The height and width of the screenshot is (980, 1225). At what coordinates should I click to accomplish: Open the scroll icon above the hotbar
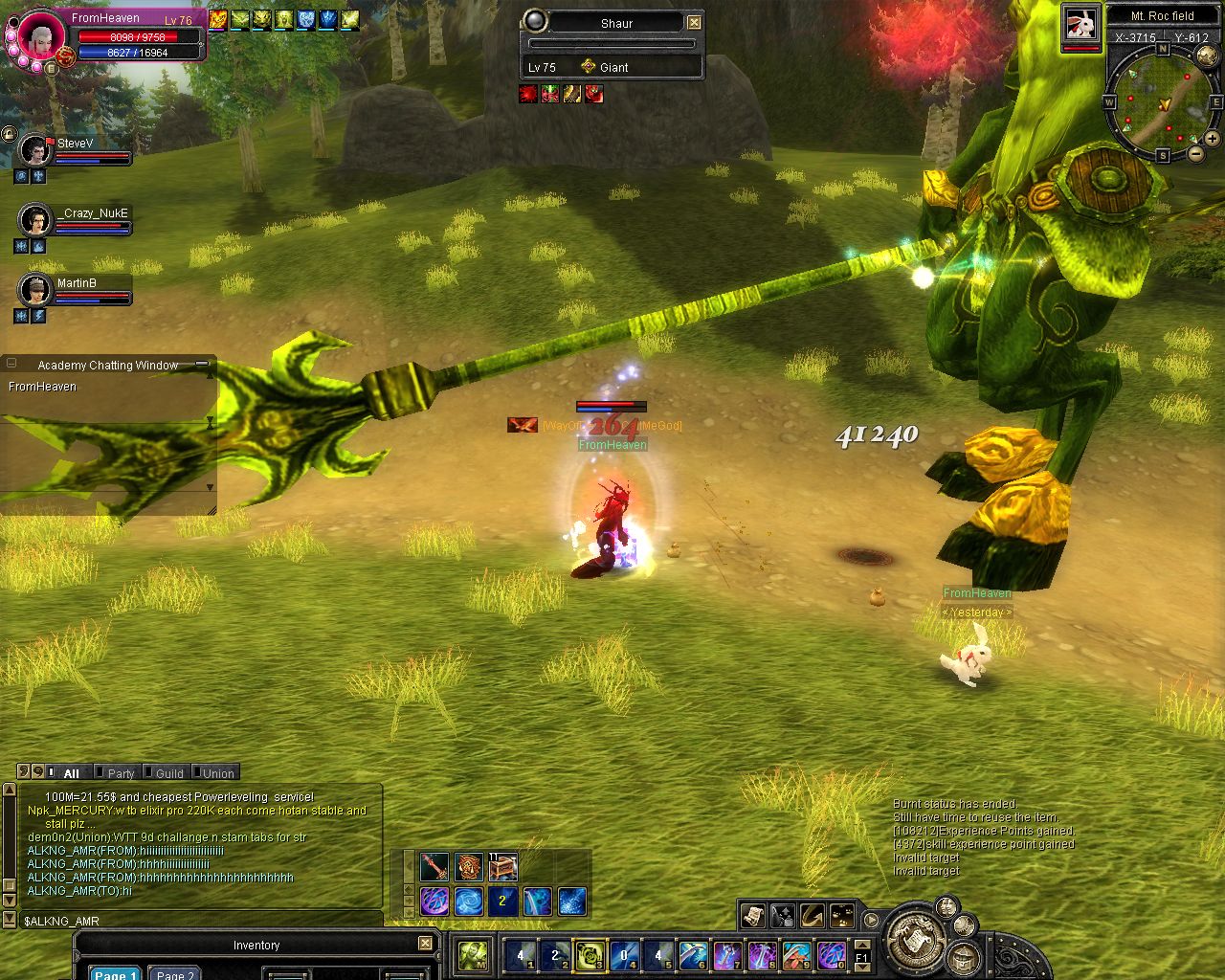[x=753, y=916]
